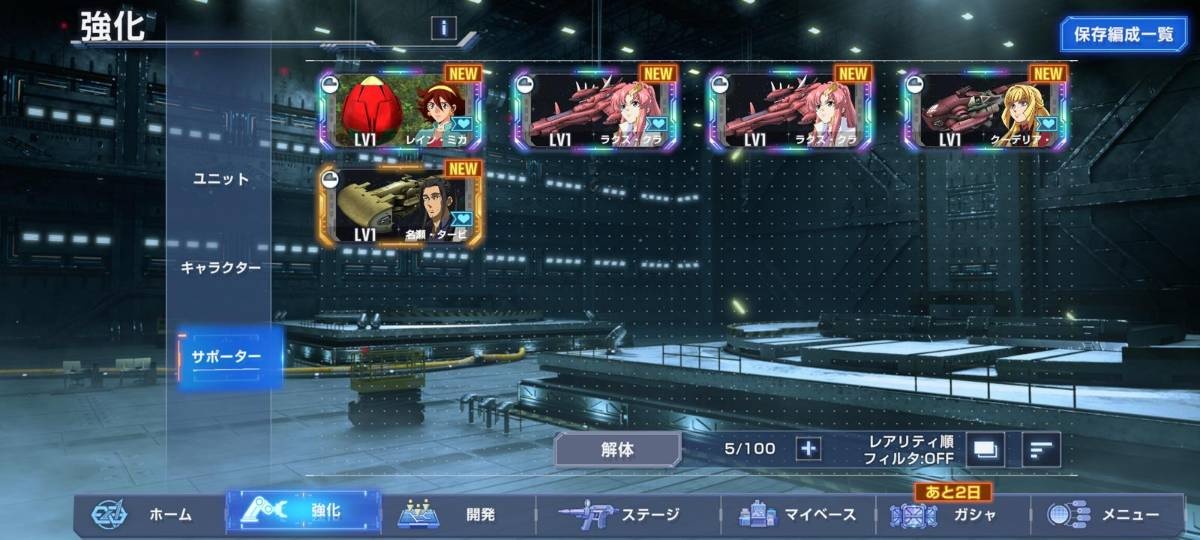Open the 開発 development menu
Image resolution: width=1200 pixels, height=540 pixels.
point(458,515)
